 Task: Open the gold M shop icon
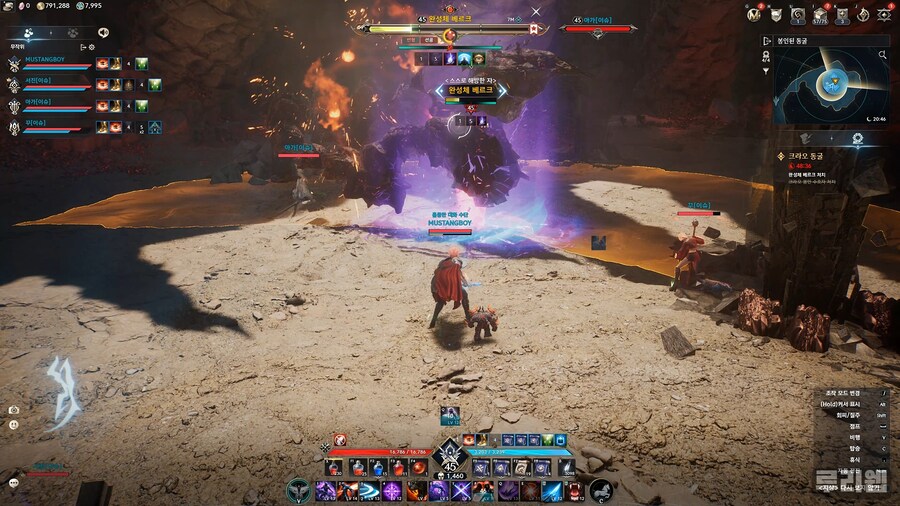click(753, 14)
